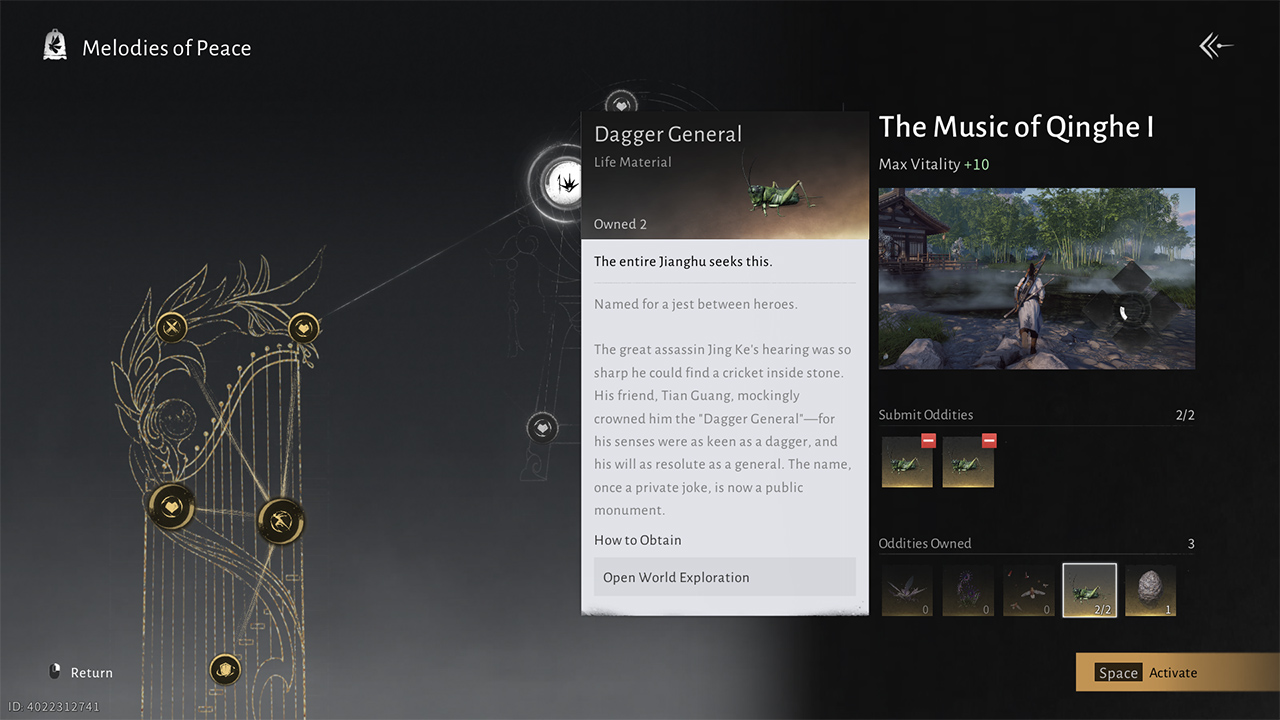1280x720 pixels.
Task: Remove the first cricket from Submit Oddities
Action: coord(928,440)
